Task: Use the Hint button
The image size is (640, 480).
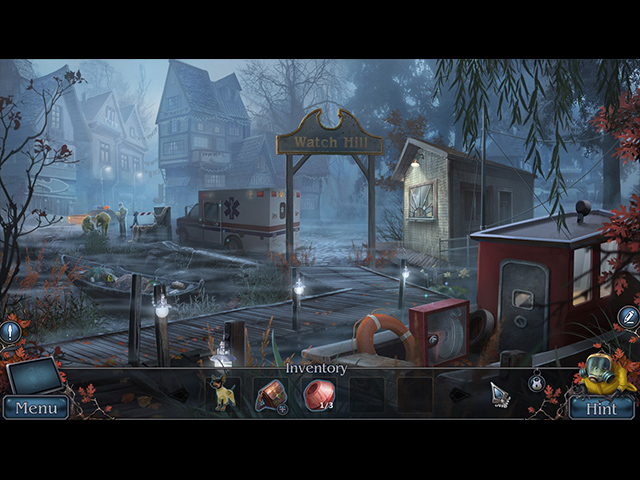Action: 601,408
